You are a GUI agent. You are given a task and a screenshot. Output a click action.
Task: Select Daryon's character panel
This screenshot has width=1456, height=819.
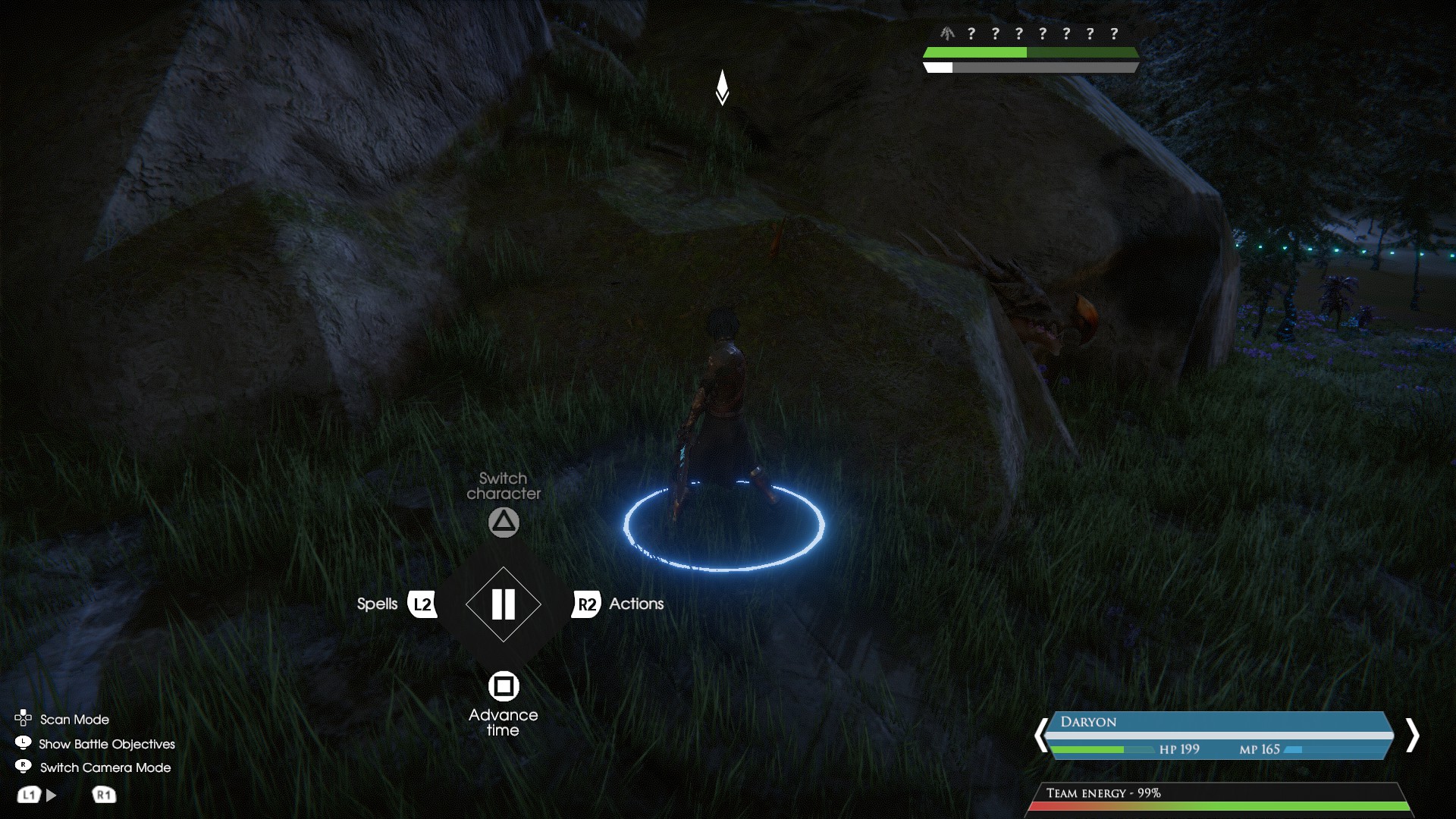1219,734
